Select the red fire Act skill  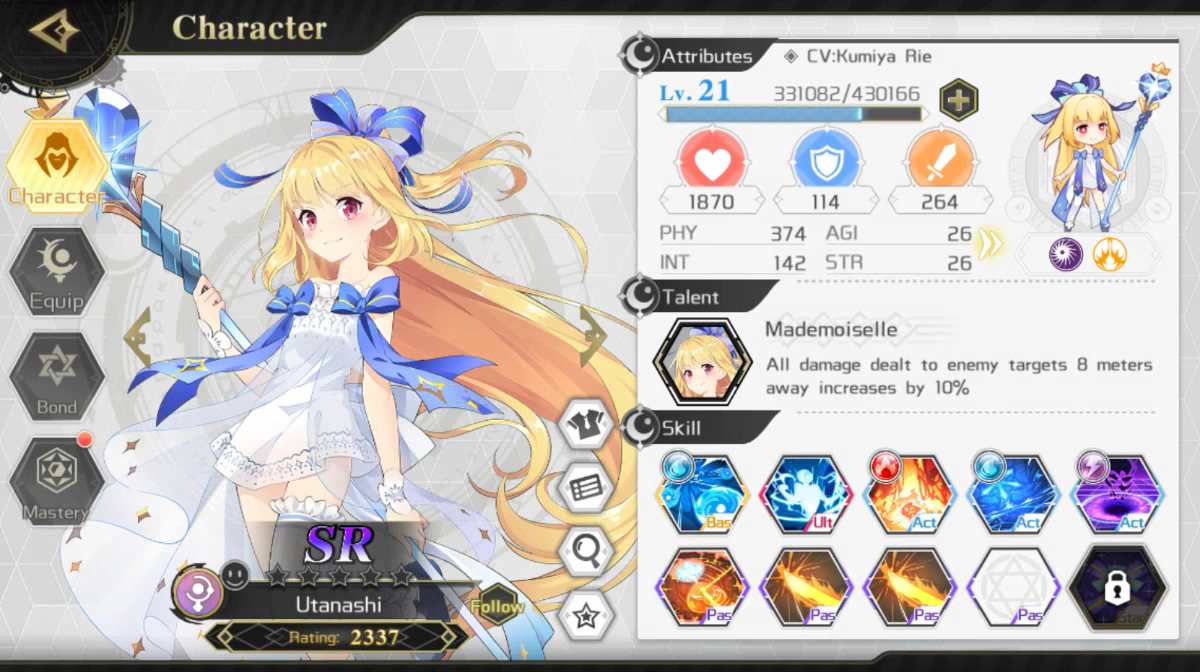click(909, 493)
